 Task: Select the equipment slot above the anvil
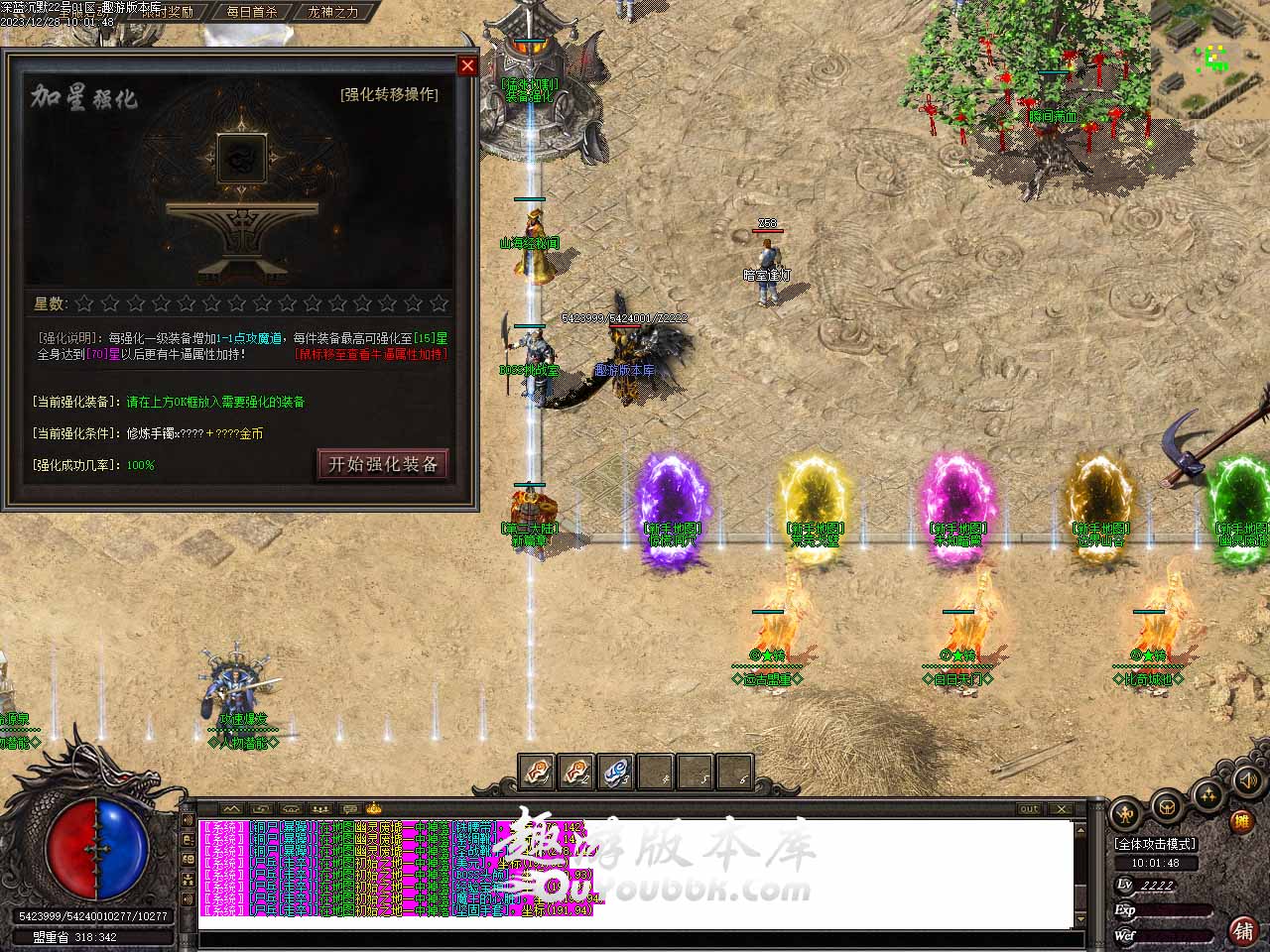(x=241, y=158)
